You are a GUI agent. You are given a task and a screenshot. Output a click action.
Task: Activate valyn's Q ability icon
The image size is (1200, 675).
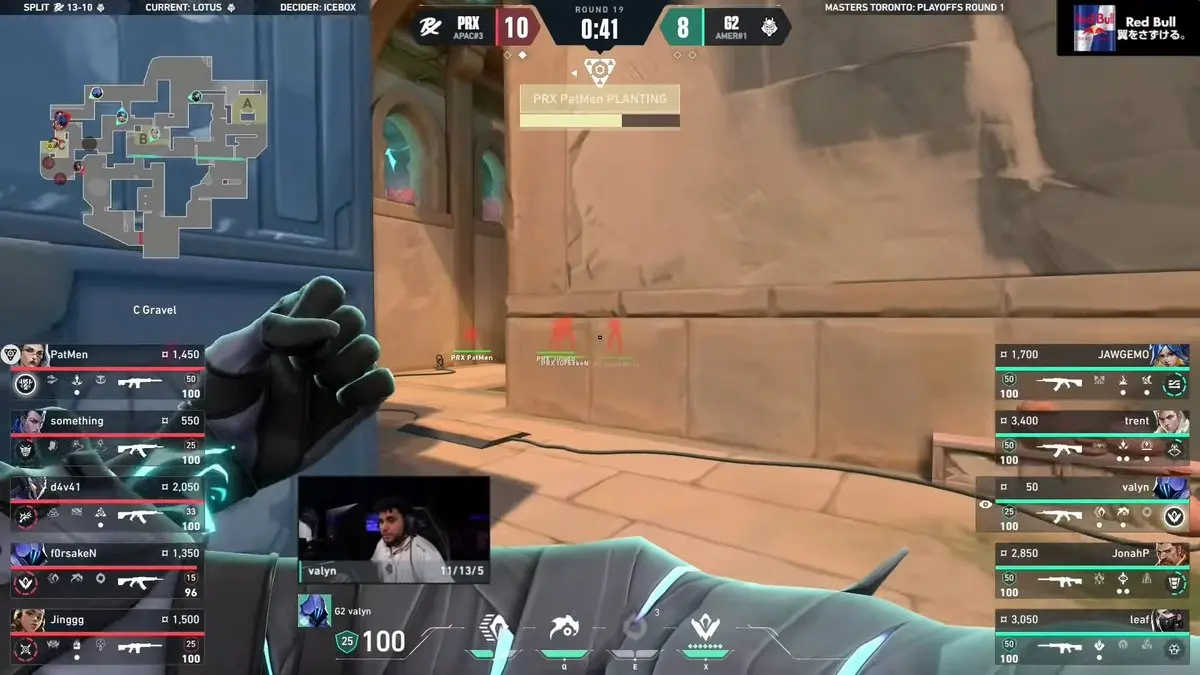(564, 630)
